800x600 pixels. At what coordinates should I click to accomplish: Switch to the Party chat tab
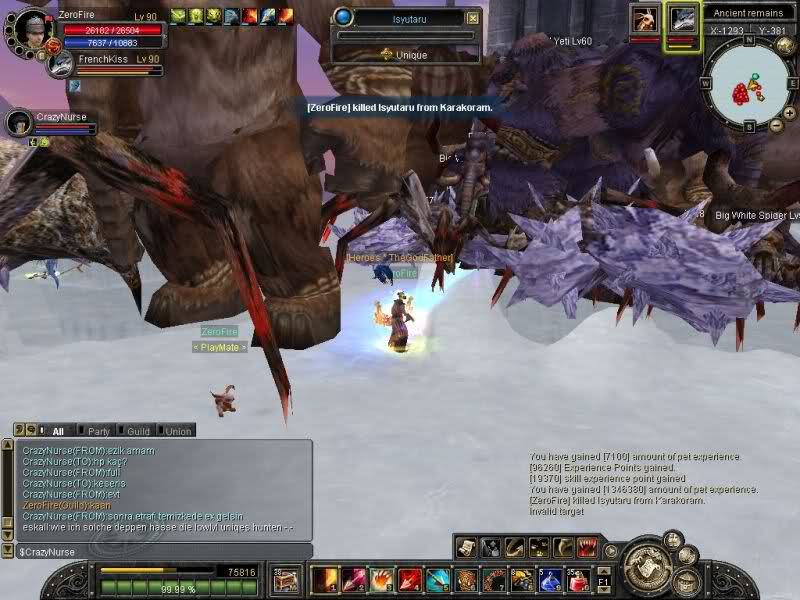[98, 431]
